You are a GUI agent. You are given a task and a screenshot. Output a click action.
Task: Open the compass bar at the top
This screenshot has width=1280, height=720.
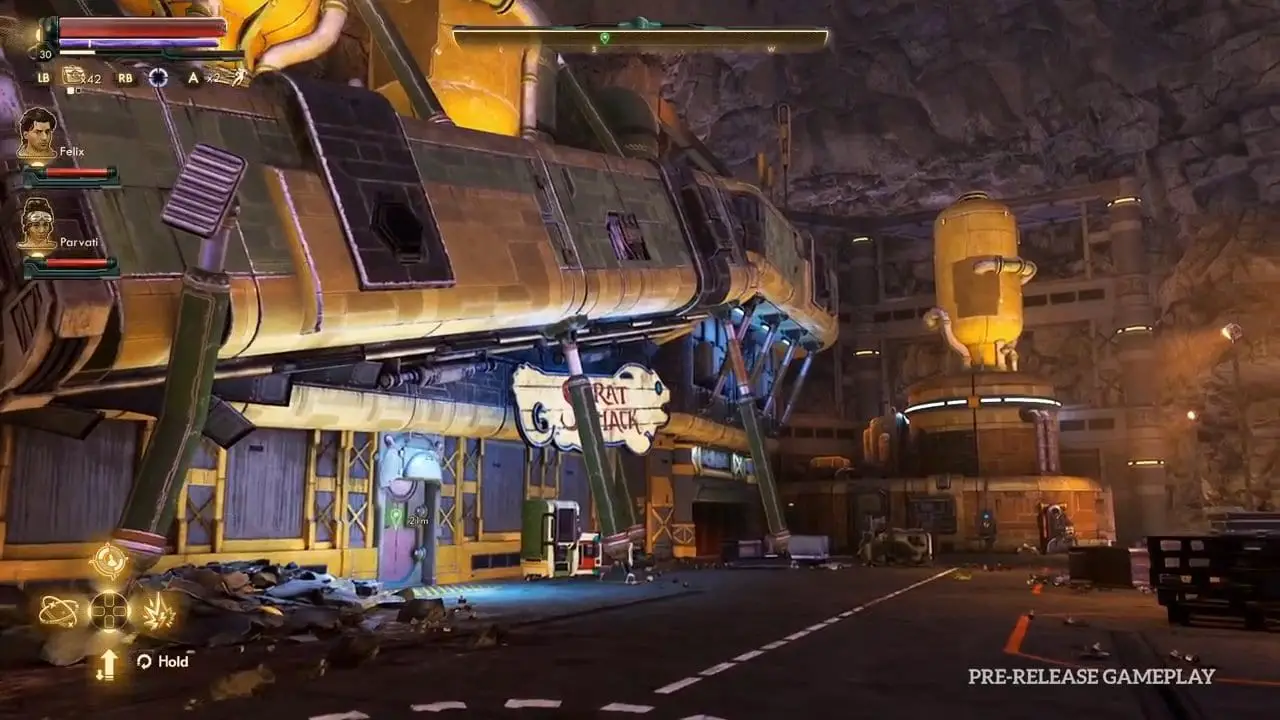pos(640,40)
